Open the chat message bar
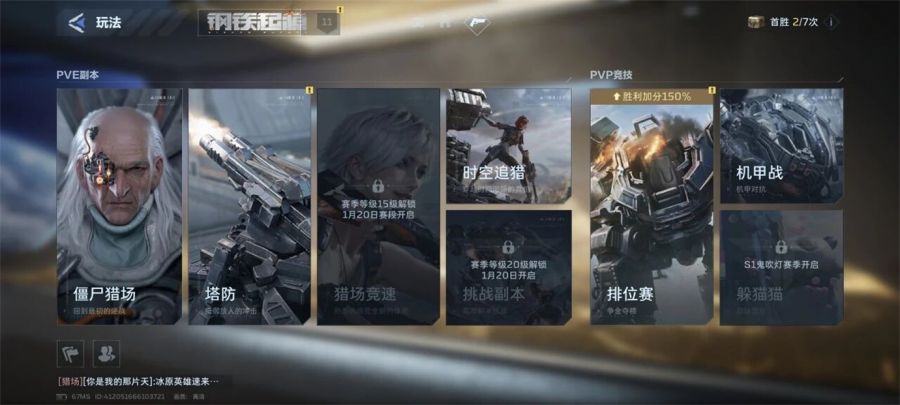This screenshot has width=900, height=405. pos(138,381)
